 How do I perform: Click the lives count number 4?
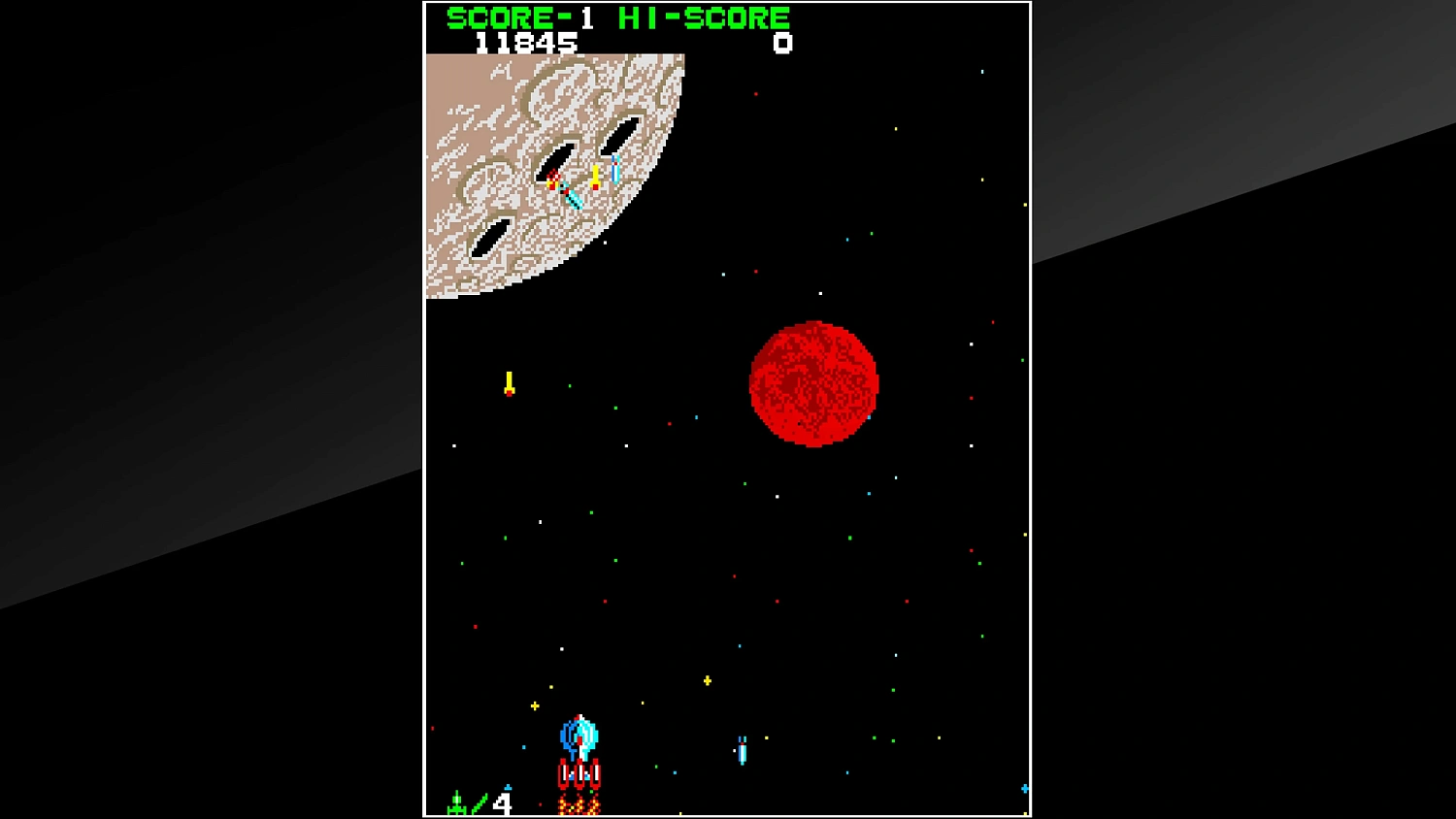501,803
